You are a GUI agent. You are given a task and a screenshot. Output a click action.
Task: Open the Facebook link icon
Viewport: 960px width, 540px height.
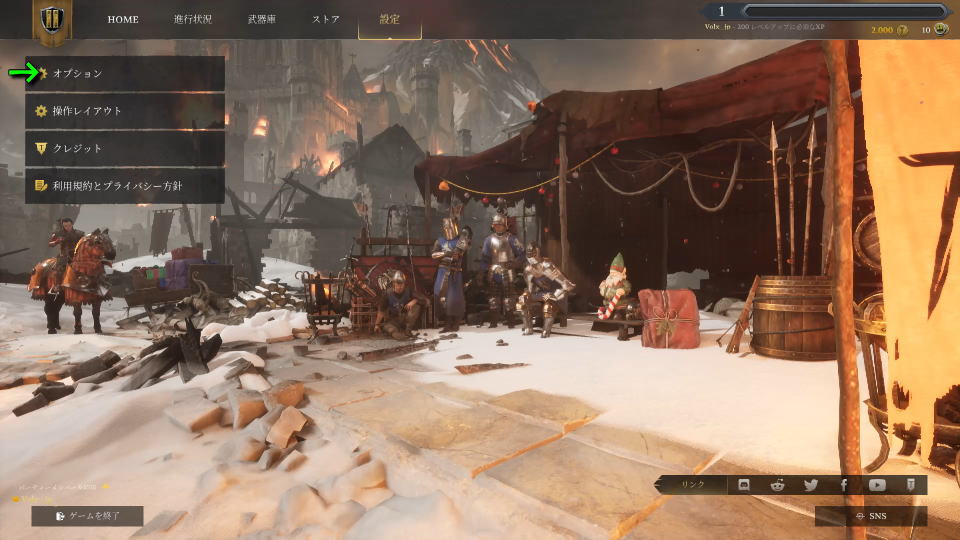click(x=844, y=485)
